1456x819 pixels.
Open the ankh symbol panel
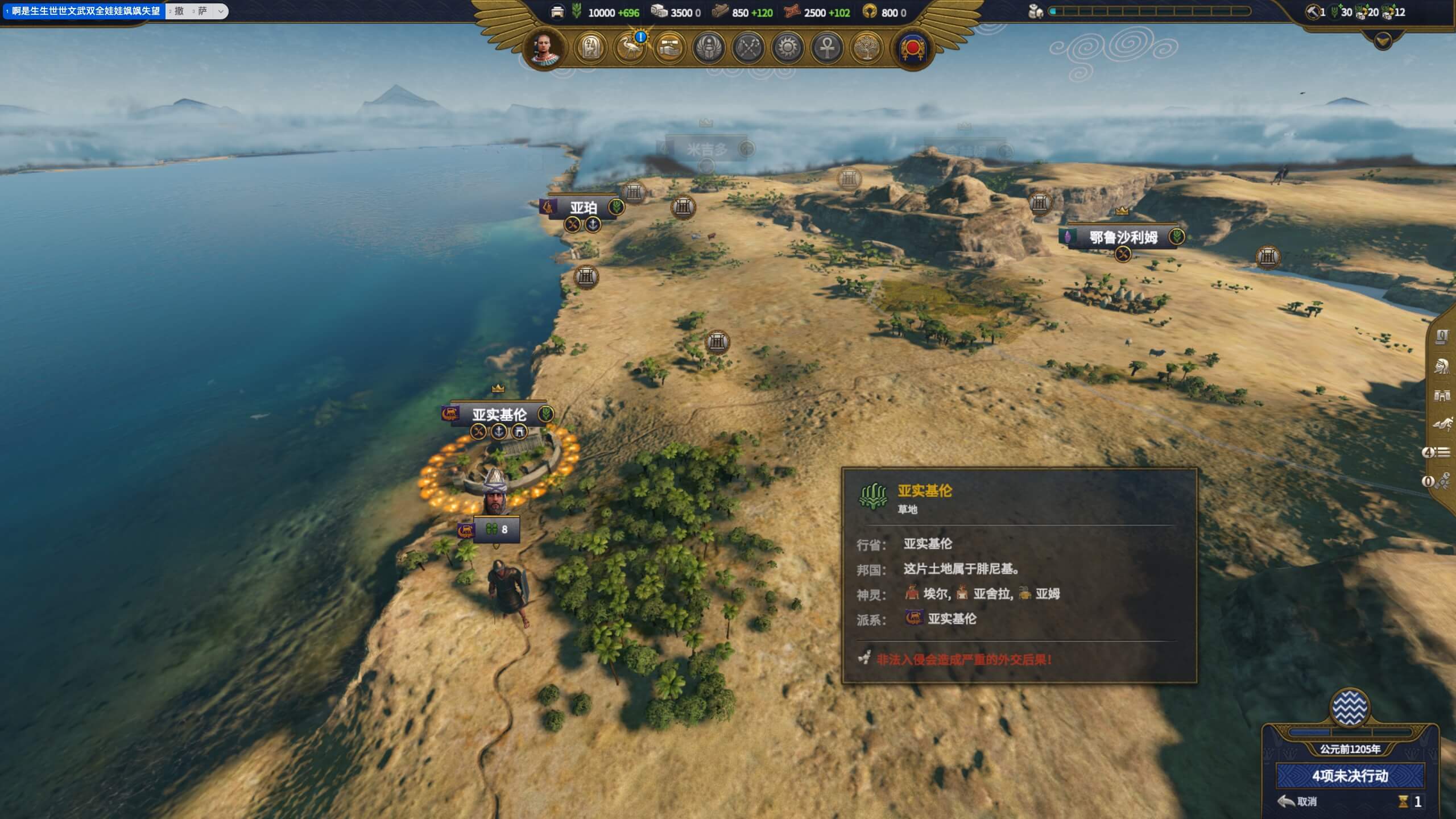[x=827, y=48]
